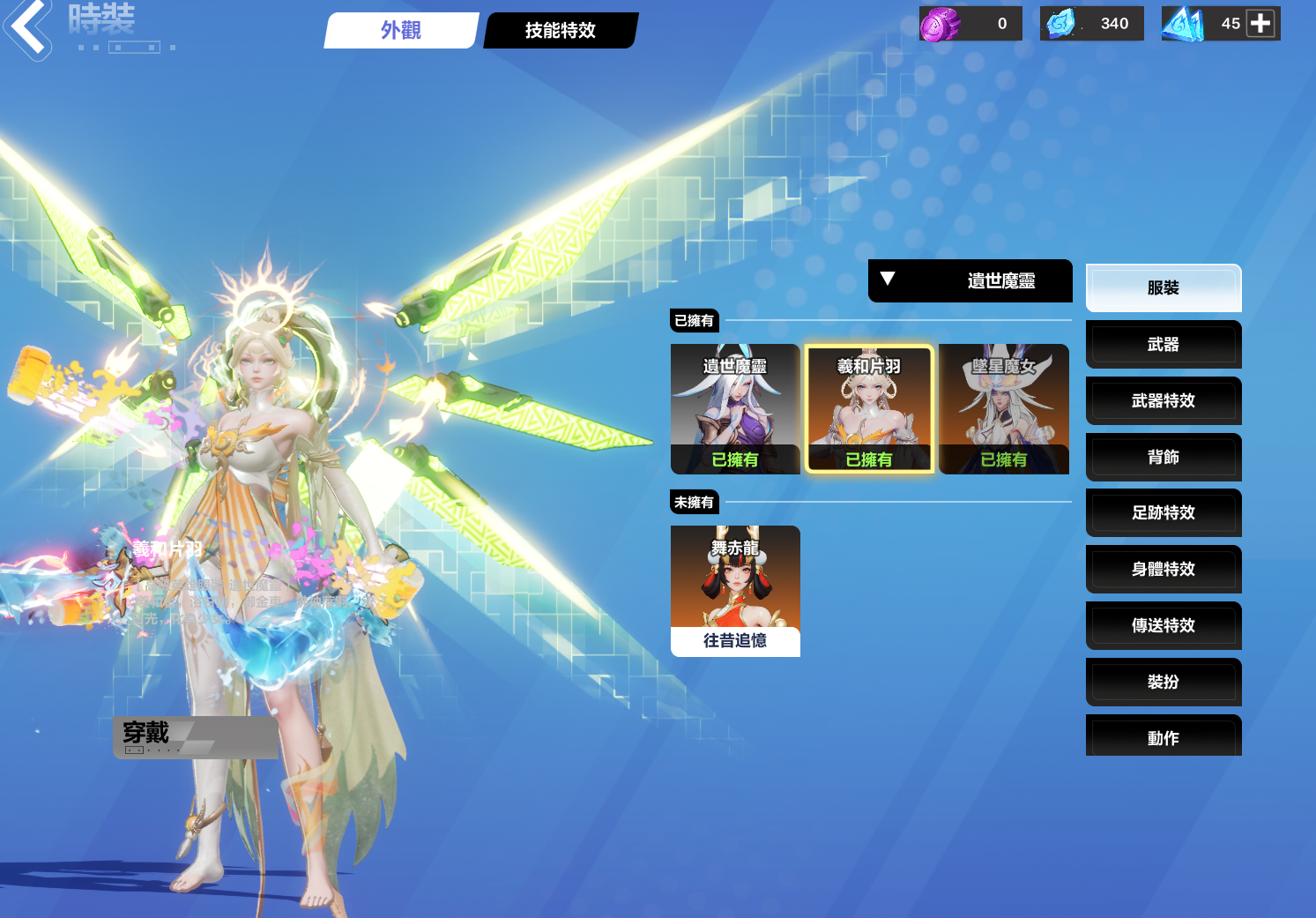The height and width of the screenshot is (918, 1316).
Task: Open the 武器 category
Action: tap(1164, 345)
